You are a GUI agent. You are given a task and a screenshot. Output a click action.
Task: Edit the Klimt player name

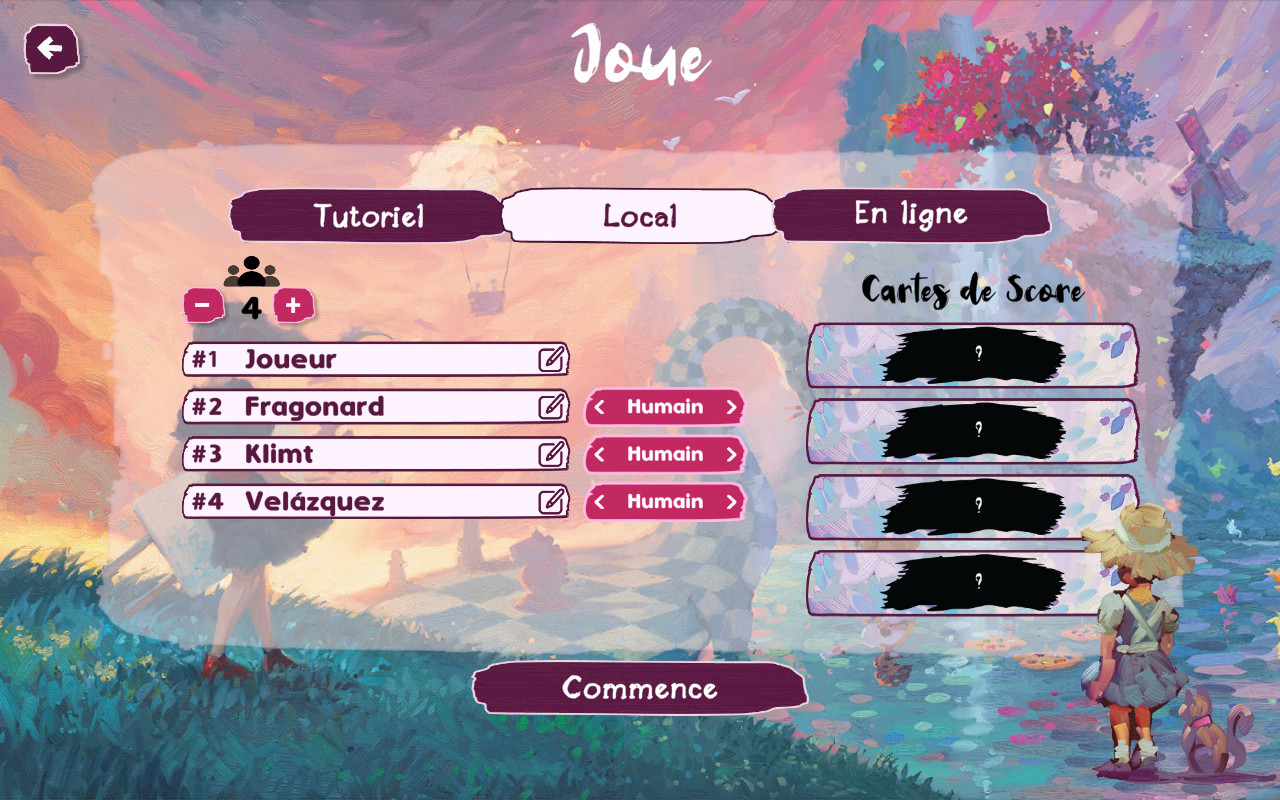tap(552, 454)
